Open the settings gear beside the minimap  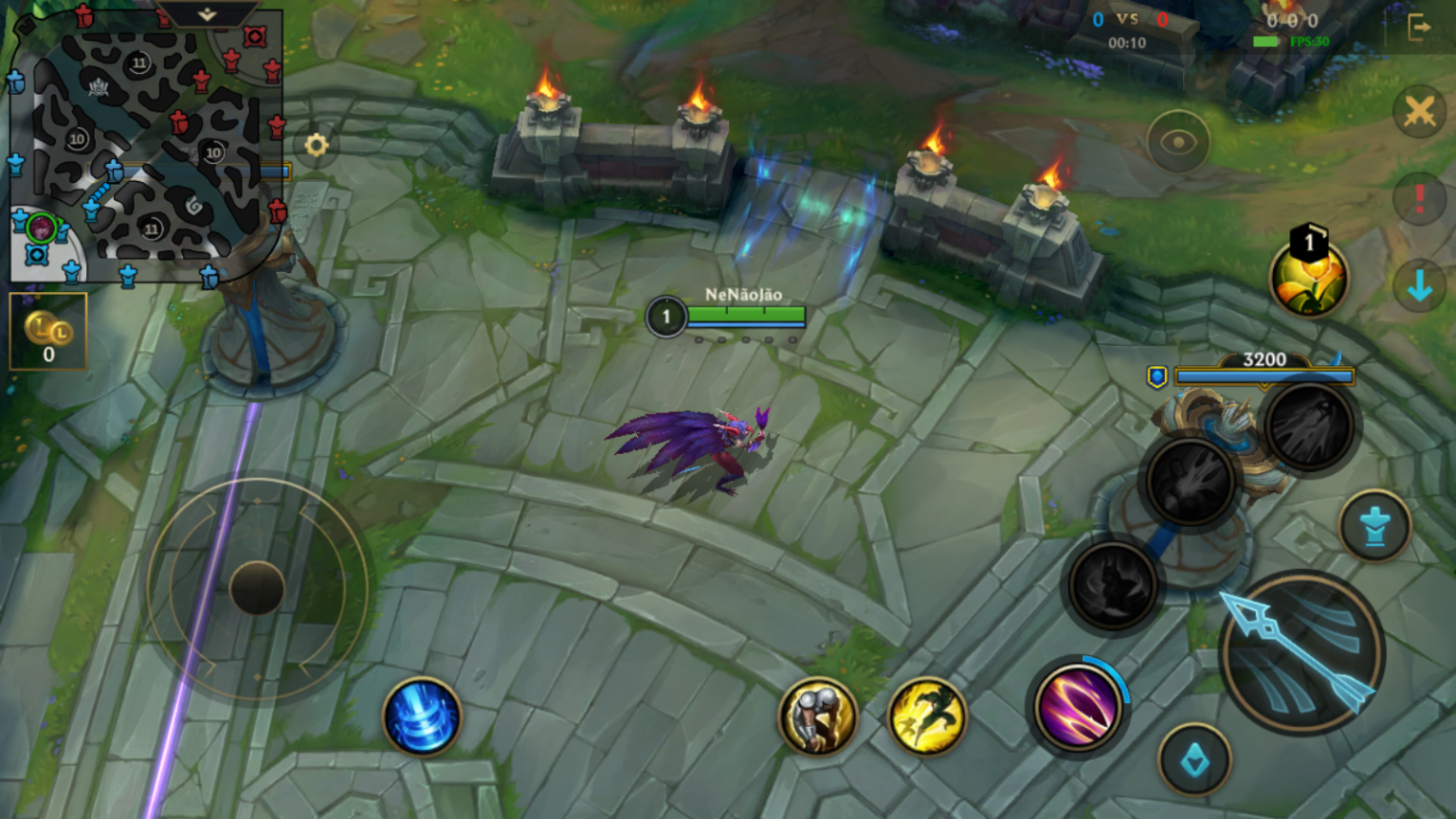317,145
